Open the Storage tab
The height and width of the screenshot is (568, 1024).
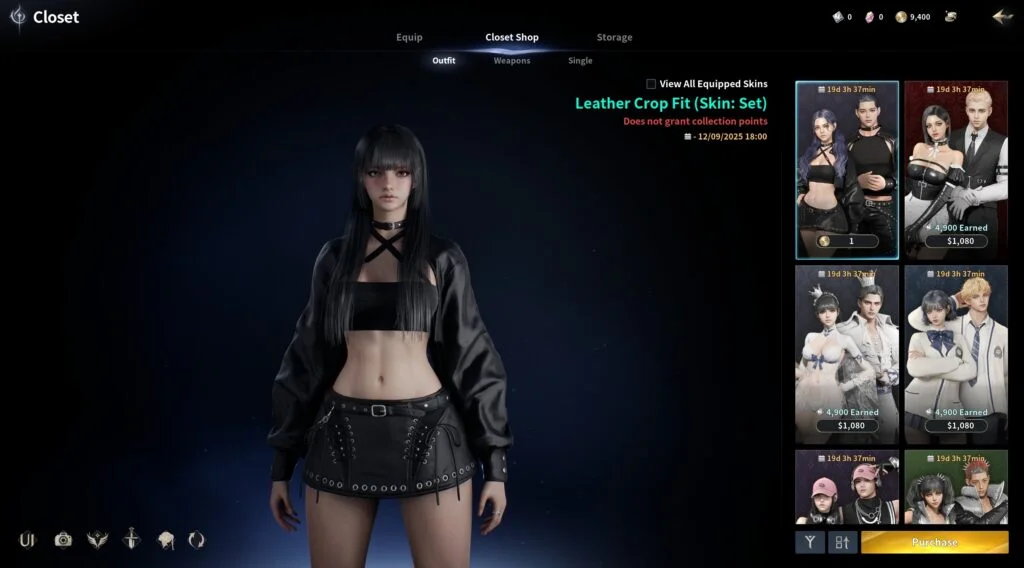point(614,38)
